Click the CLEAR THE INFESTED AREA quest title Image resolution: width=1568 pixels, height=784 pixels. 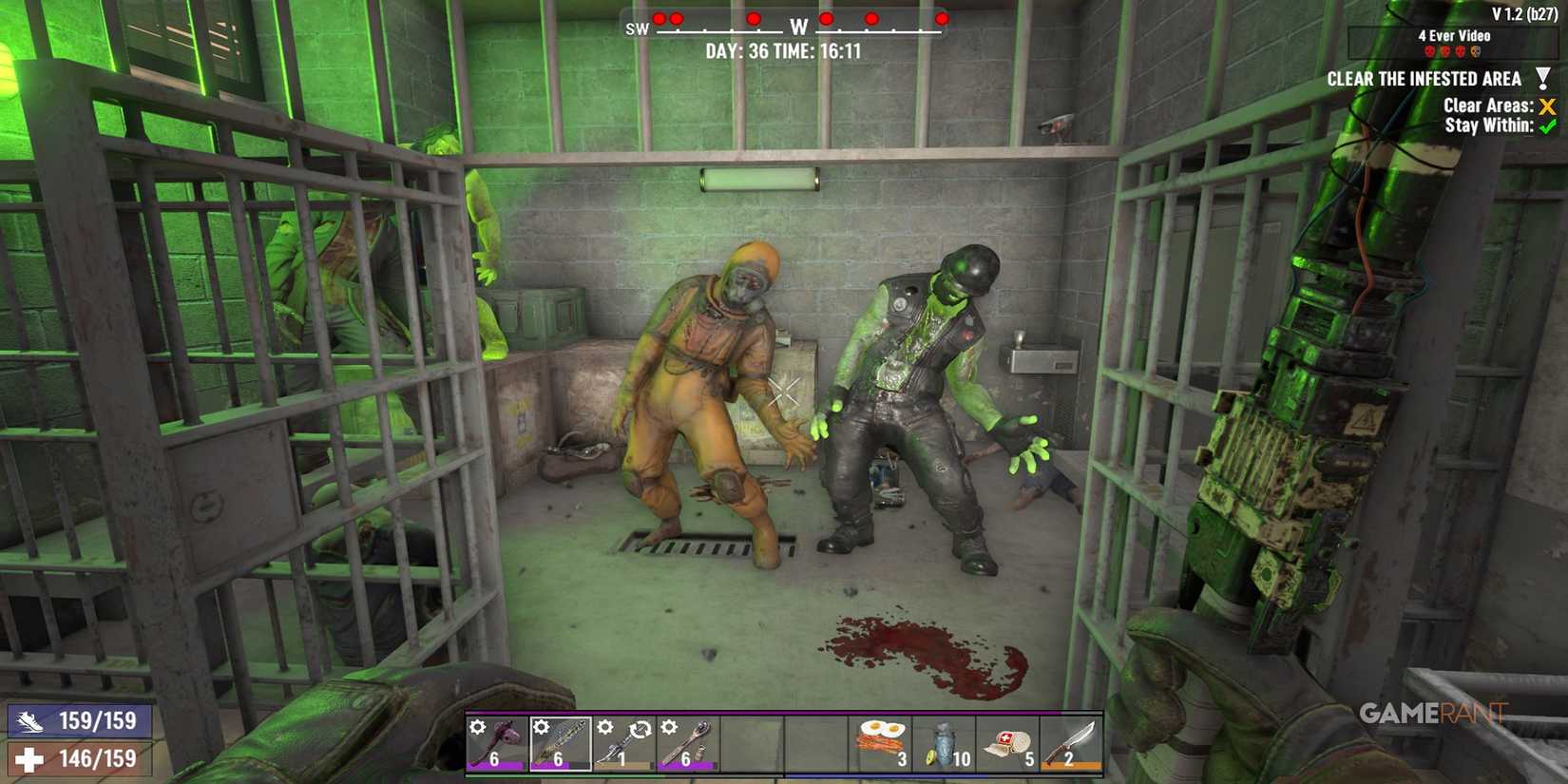(x=1425, y=79)
